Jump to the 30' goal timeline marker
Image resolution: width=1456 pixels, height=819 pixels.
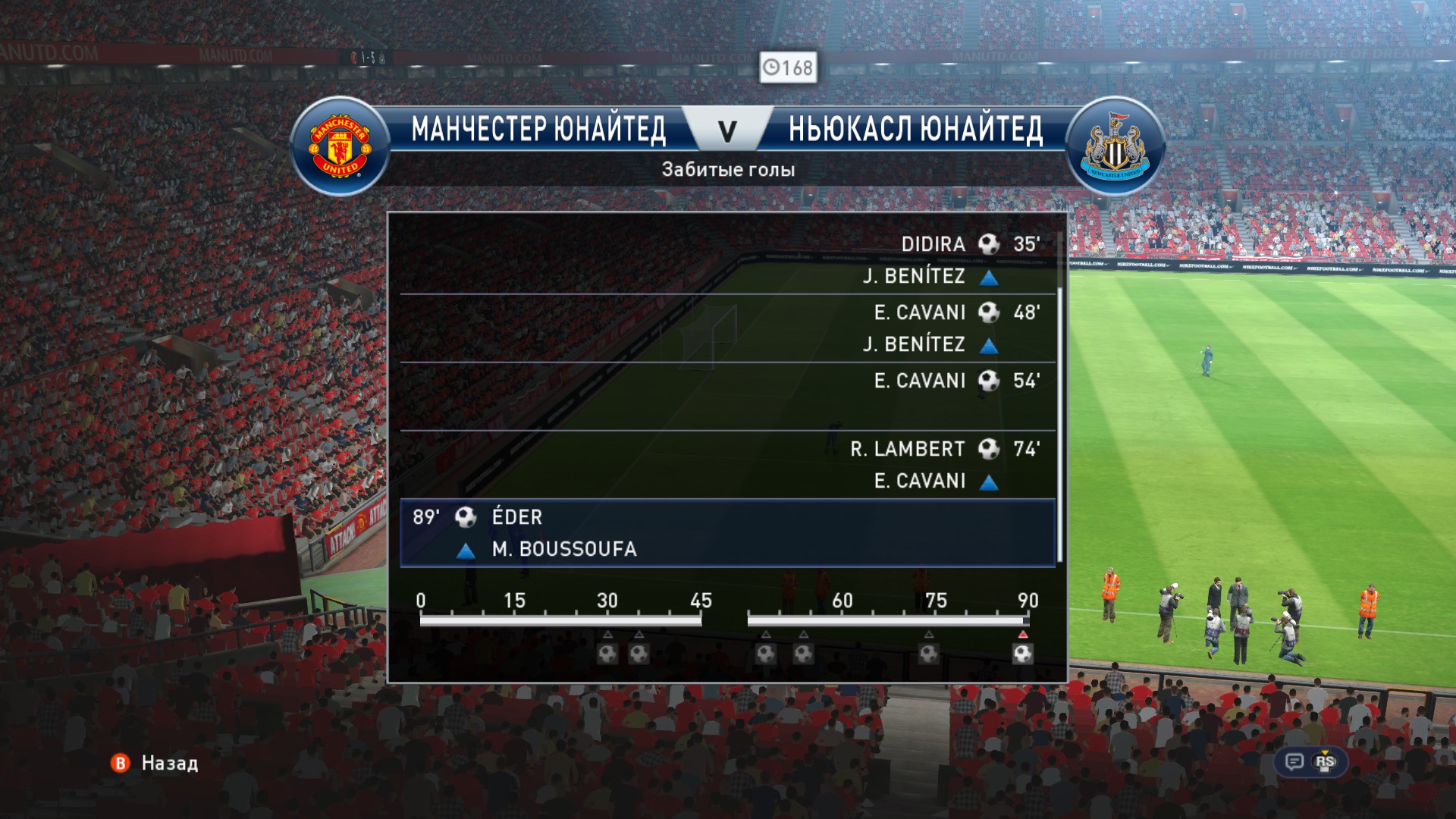click(607, 653)
